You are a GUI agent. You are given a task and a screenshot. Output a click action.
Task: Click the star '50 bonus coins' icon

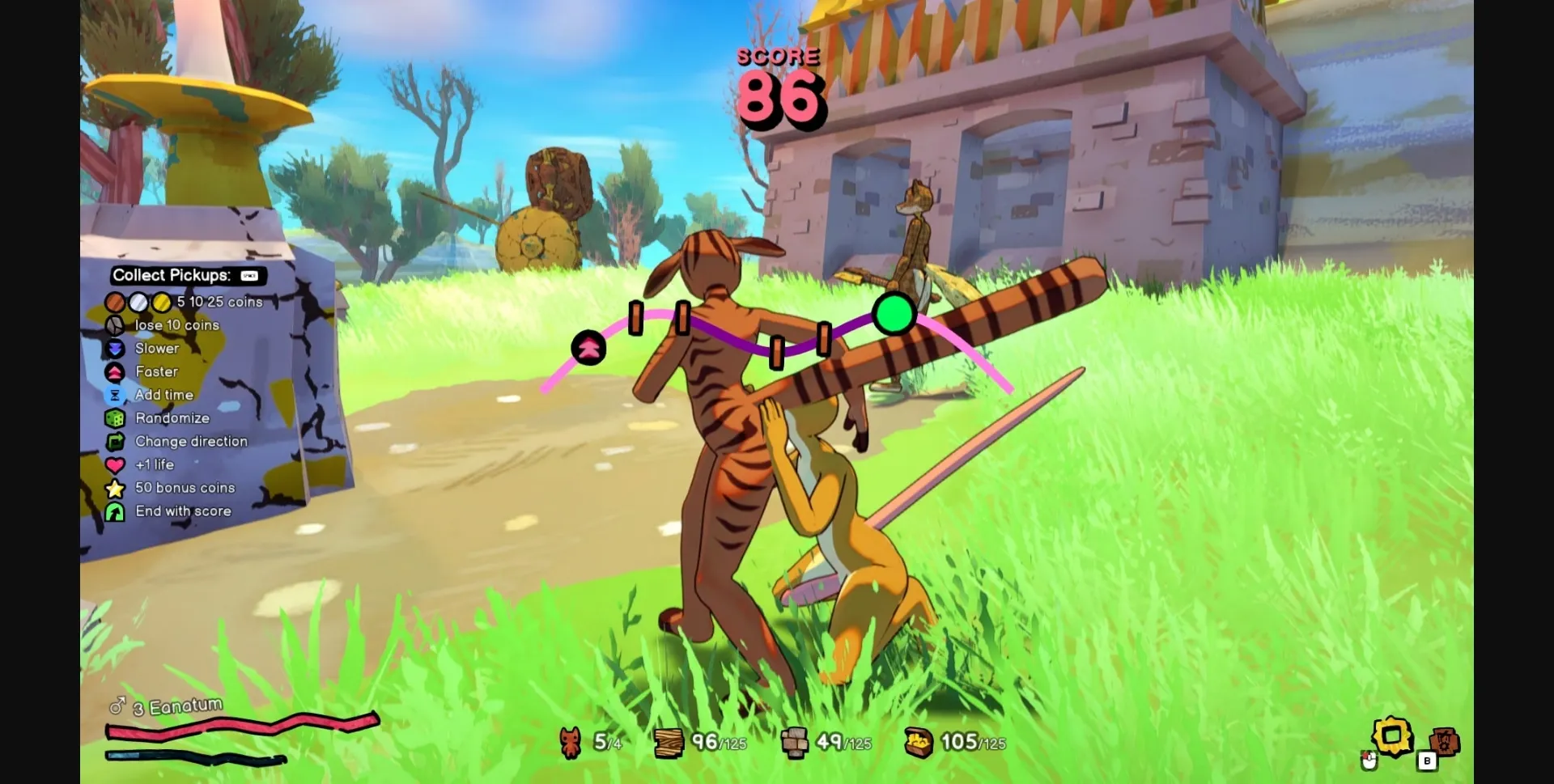(116, 489)
